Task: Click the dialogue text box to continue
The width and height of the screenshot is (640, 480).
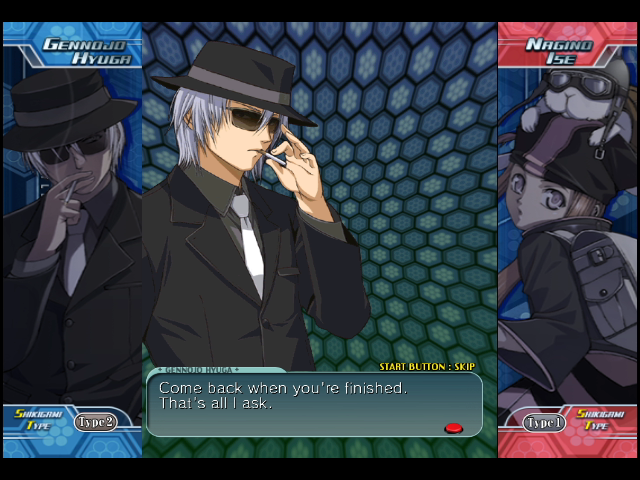Action: click(314, 404)
